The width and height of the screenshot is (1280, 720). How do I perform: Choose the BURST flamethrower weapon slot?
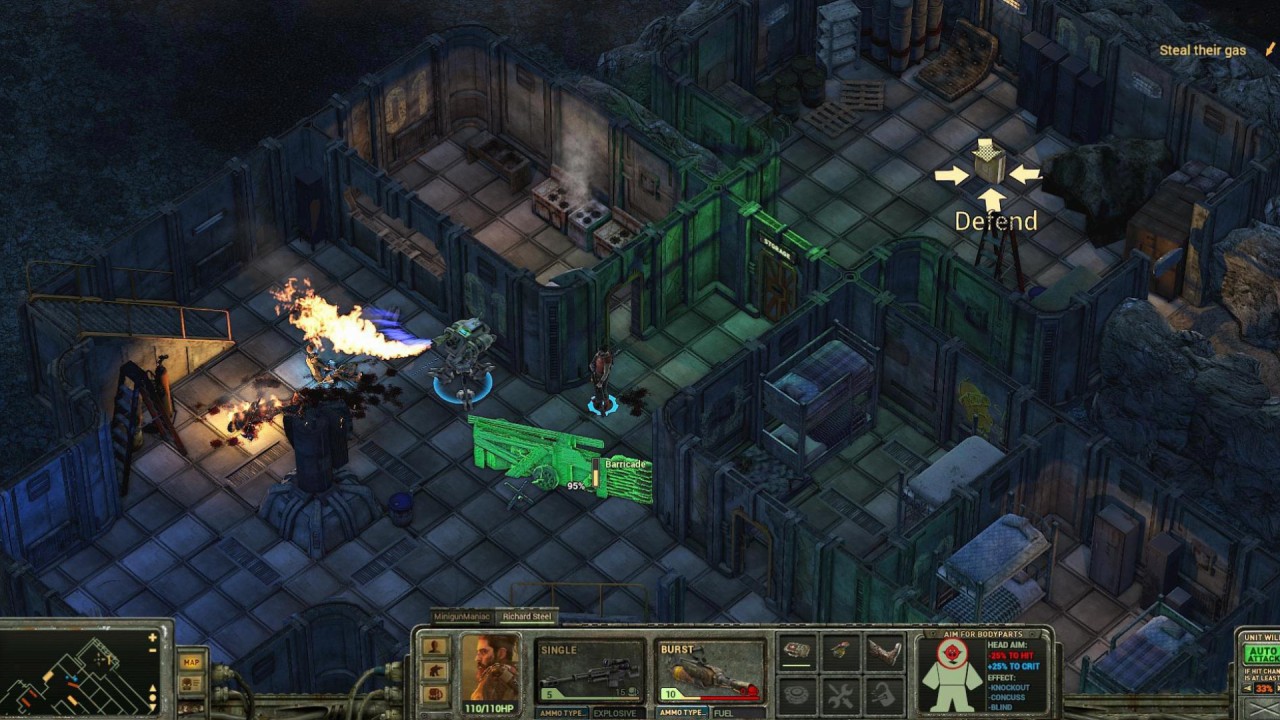[710, 670]
